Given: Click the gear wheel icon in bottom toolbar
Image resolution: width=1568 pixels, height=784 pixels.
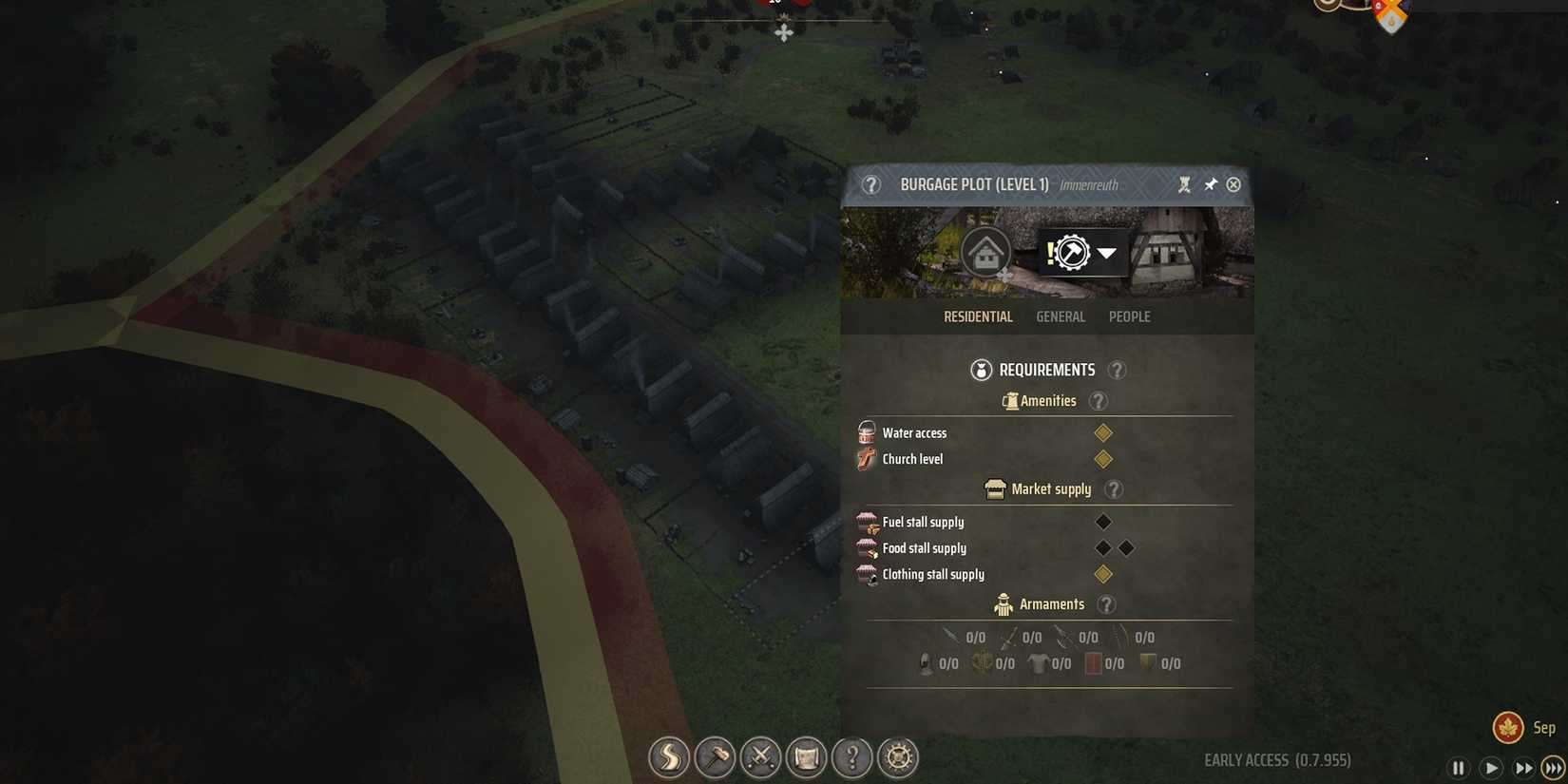Looking at the screenshot, I should point(898,757).
